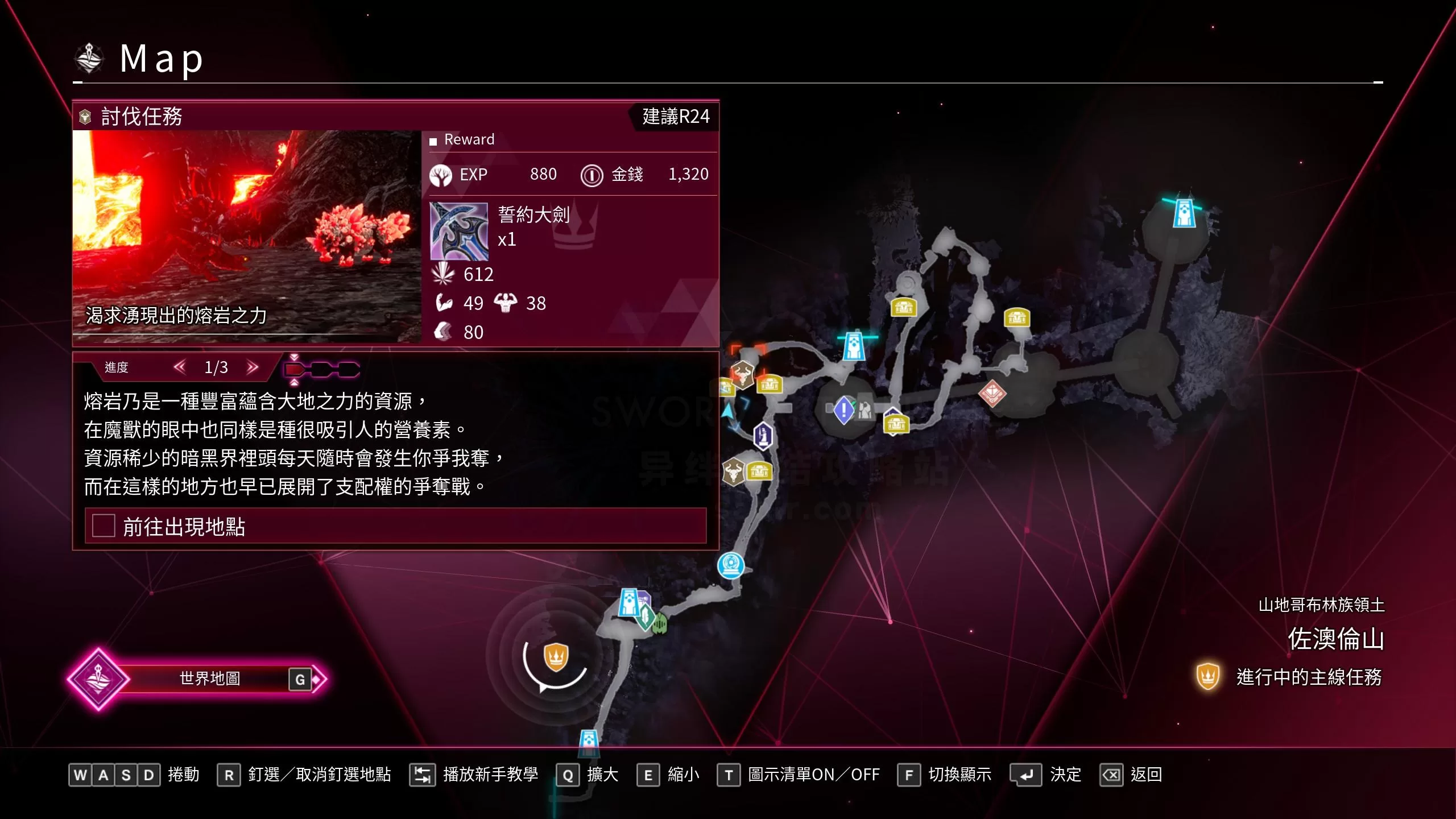Viewport: 1456px width, 819px height.
Task: Click the selected hunting quest monster marker
Action: tap(742, 374)
